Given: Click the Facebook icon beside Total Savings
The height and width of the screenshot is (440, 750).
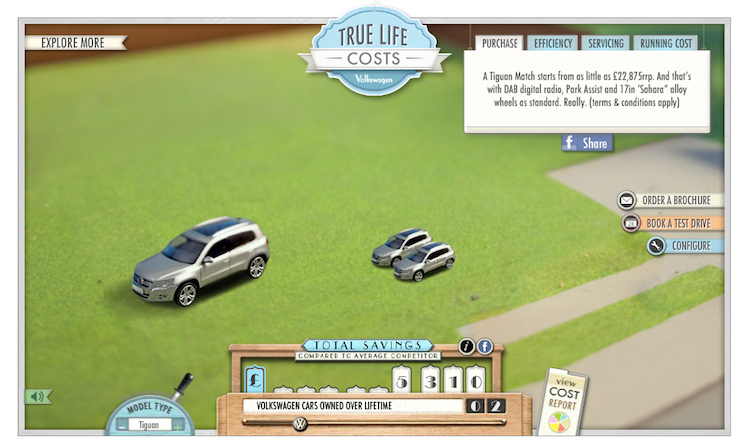Looking at the screenshot, I should click(x=485, y=346).
